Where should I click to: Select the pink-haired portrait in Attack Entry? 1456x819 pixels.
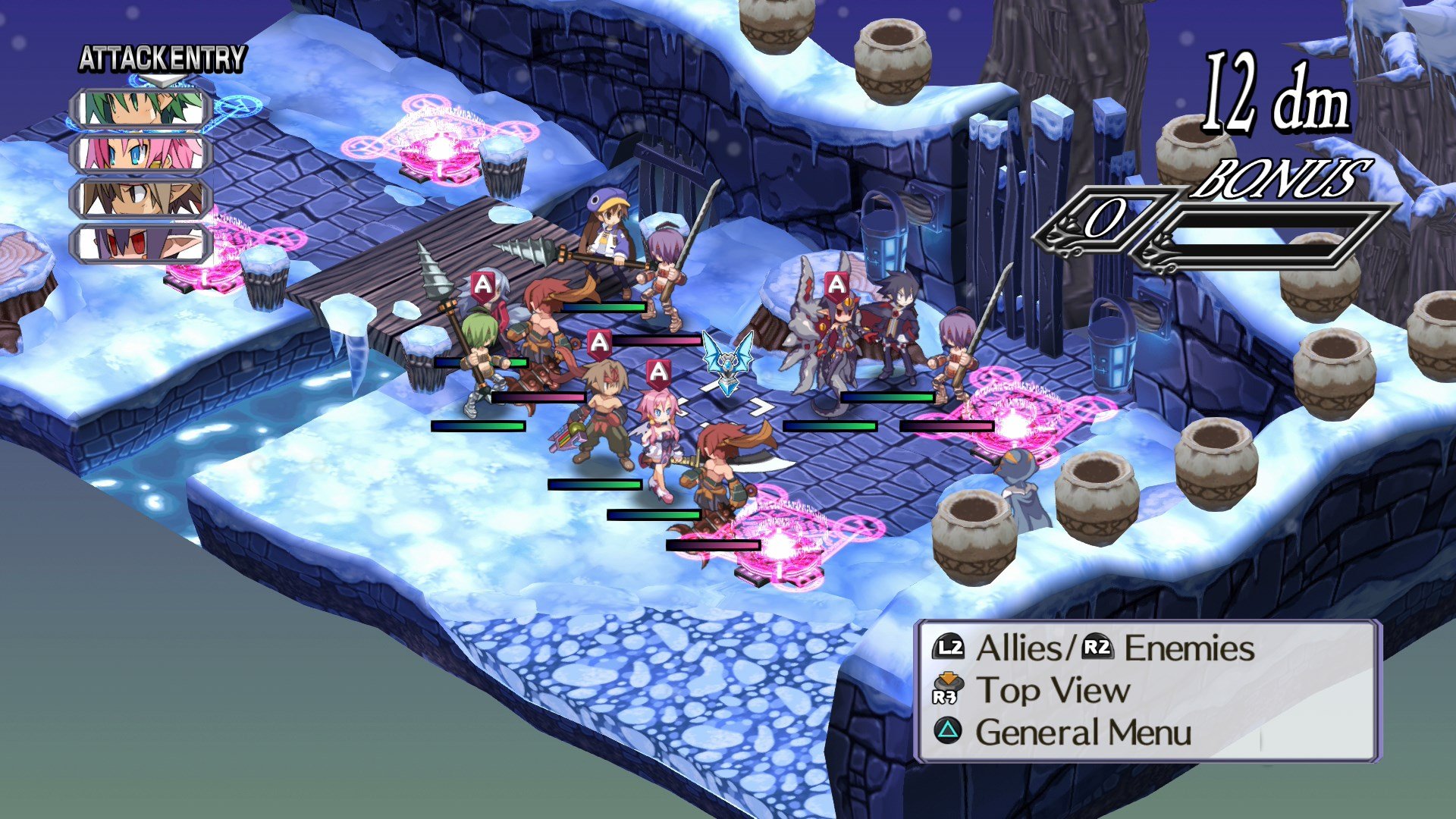(142, 153)
